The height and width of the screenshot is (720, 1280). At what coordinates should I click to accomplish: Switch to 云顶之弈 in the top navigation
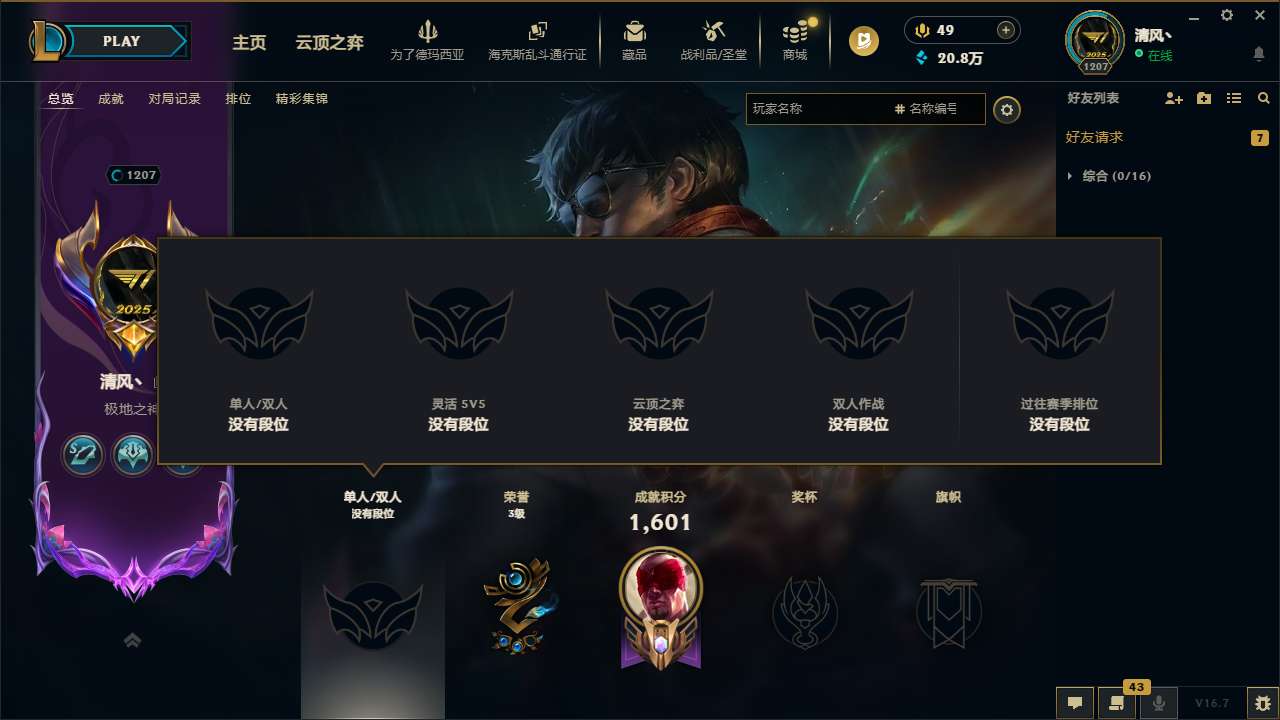pos(328,43)
